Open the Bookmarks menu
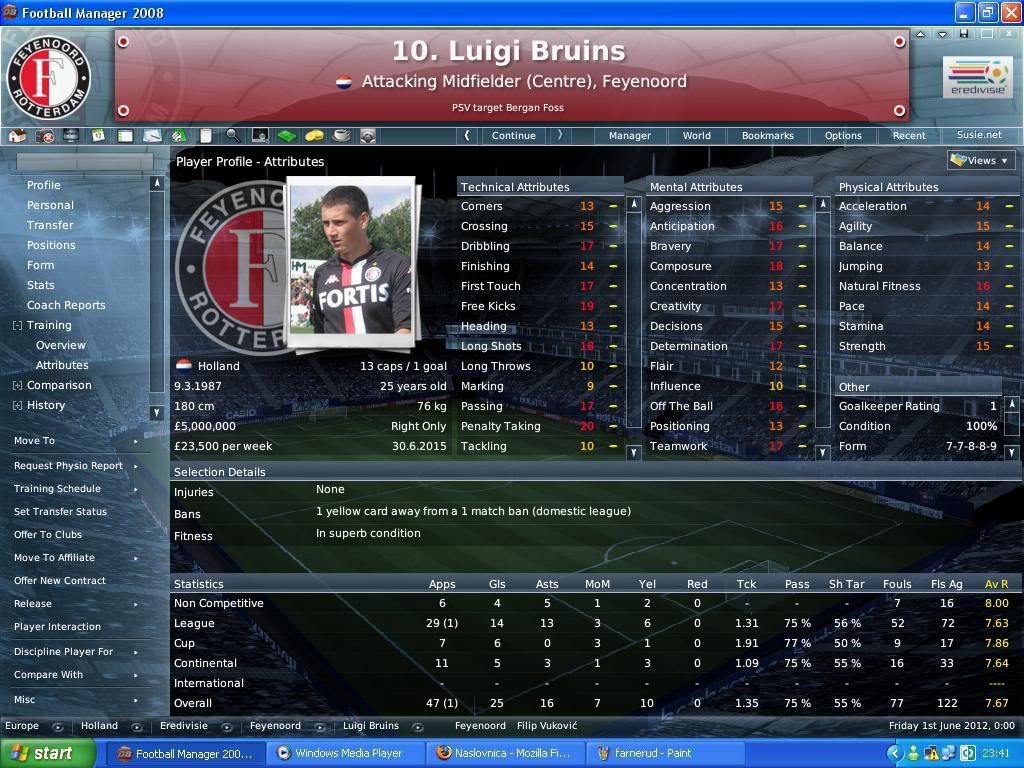 768,135
